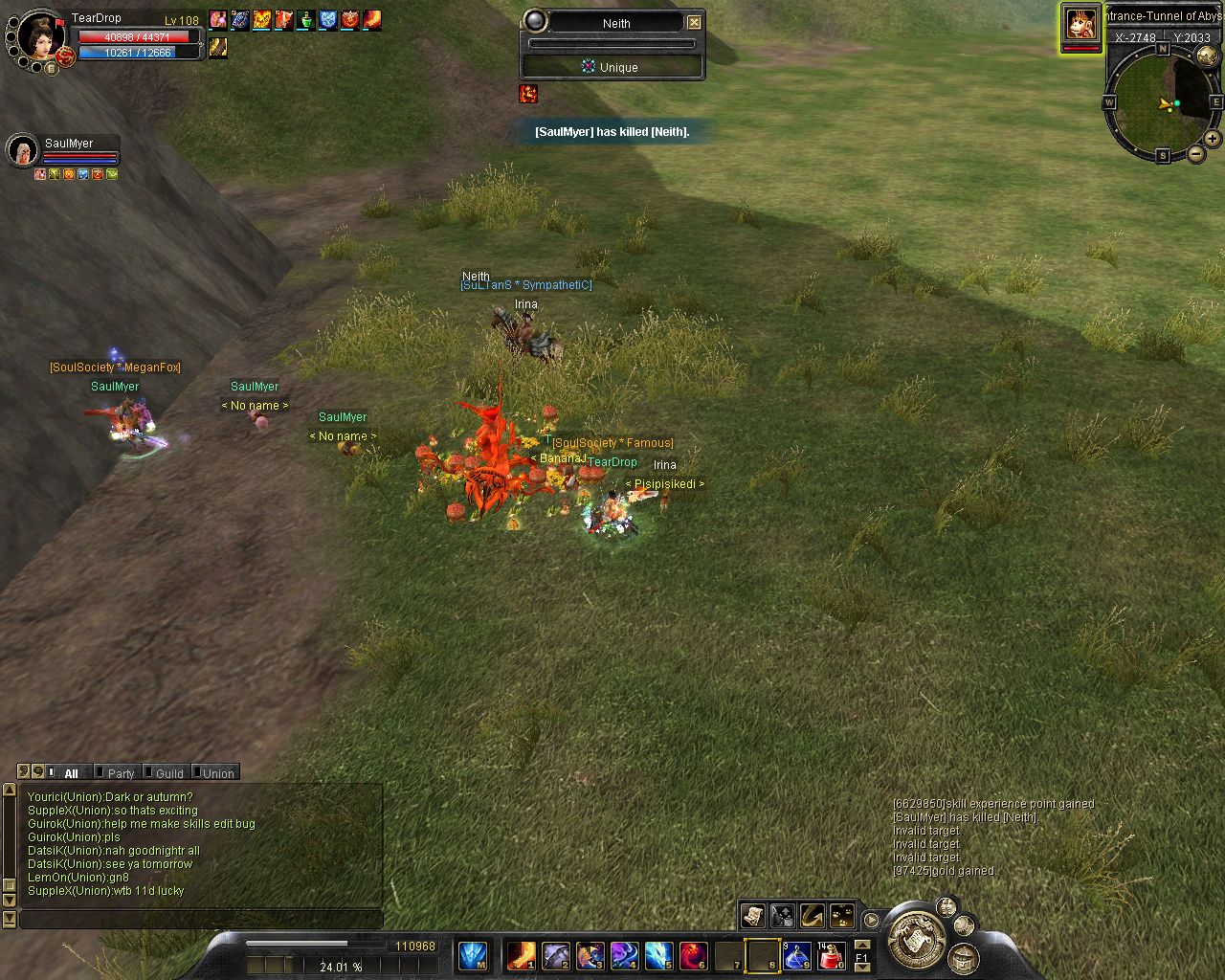Use the flaming sword skill in slot 1
The image size is (1225, 980).
(522, 955)
